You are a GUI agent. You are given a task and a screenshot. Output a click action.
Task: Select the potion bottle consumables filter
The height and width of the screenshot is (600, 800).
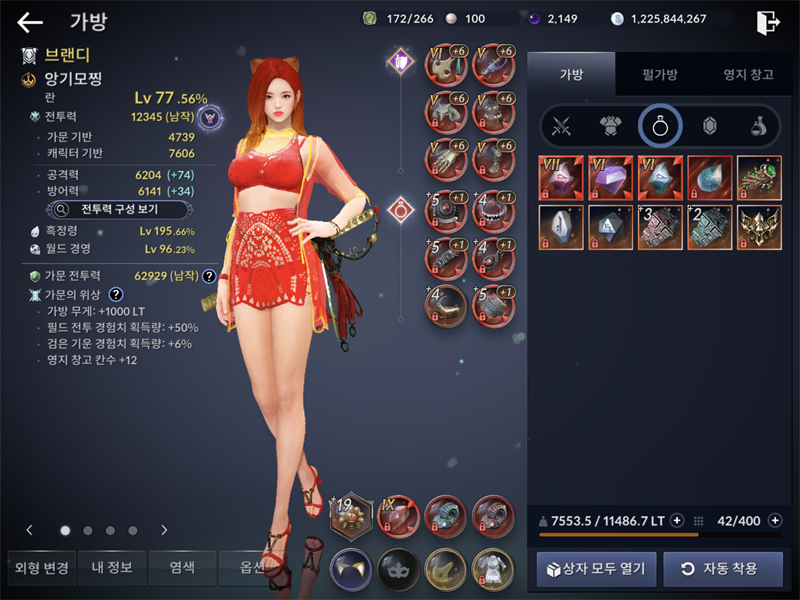point(758,126)
